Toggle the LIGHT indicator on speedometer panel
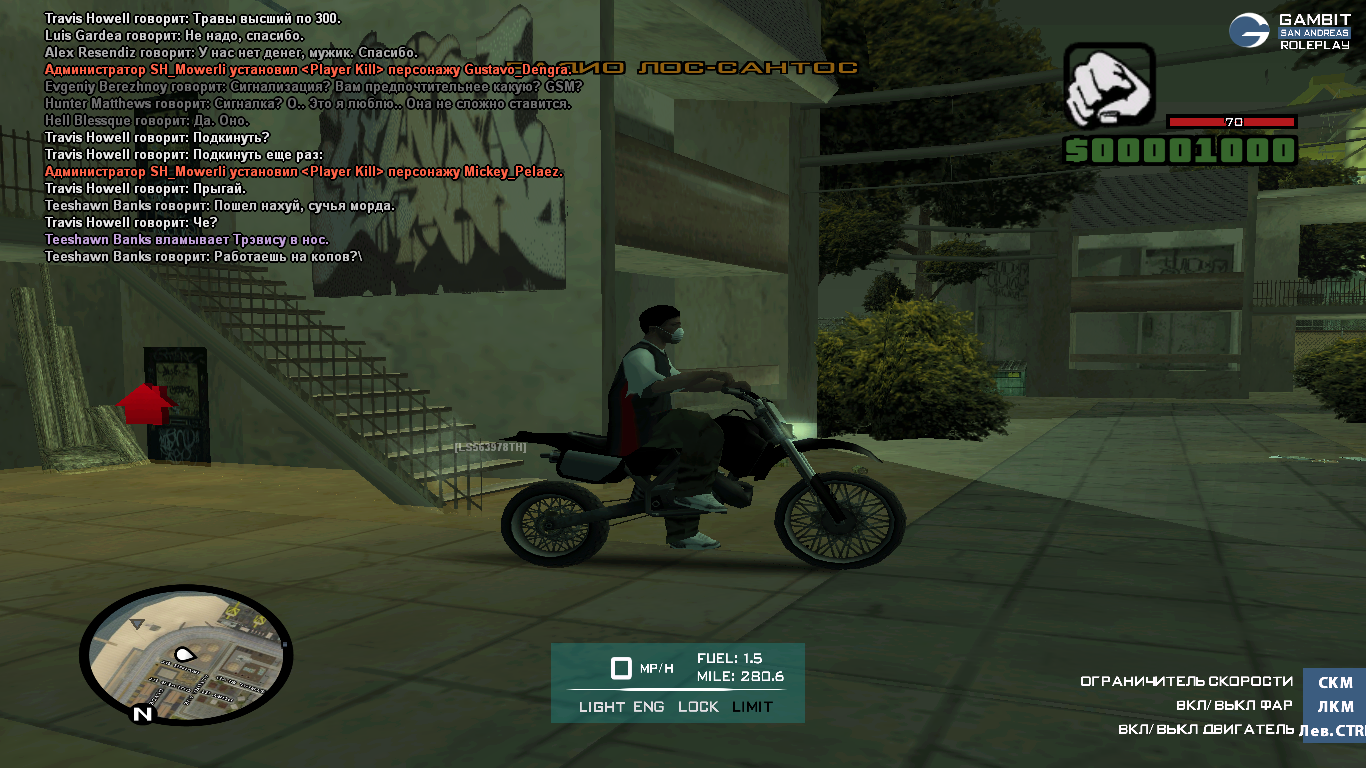Screen dimensions: 1366x768 tap(602, 707)
